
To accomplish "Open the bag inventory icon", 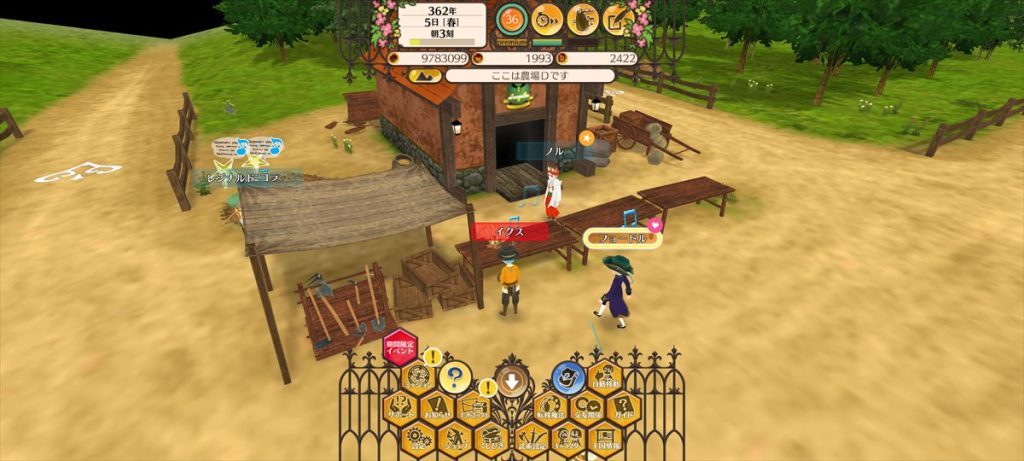I will 582,18.
